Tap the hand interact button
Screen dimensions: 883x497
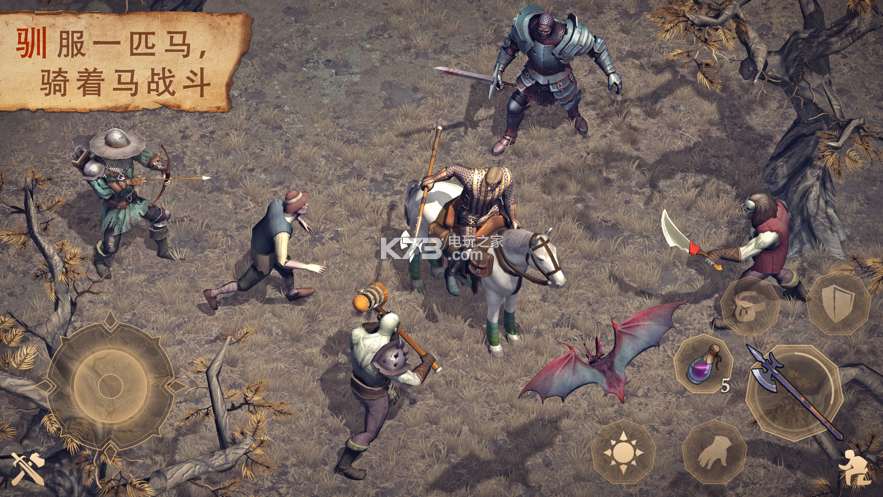[714, 452]
